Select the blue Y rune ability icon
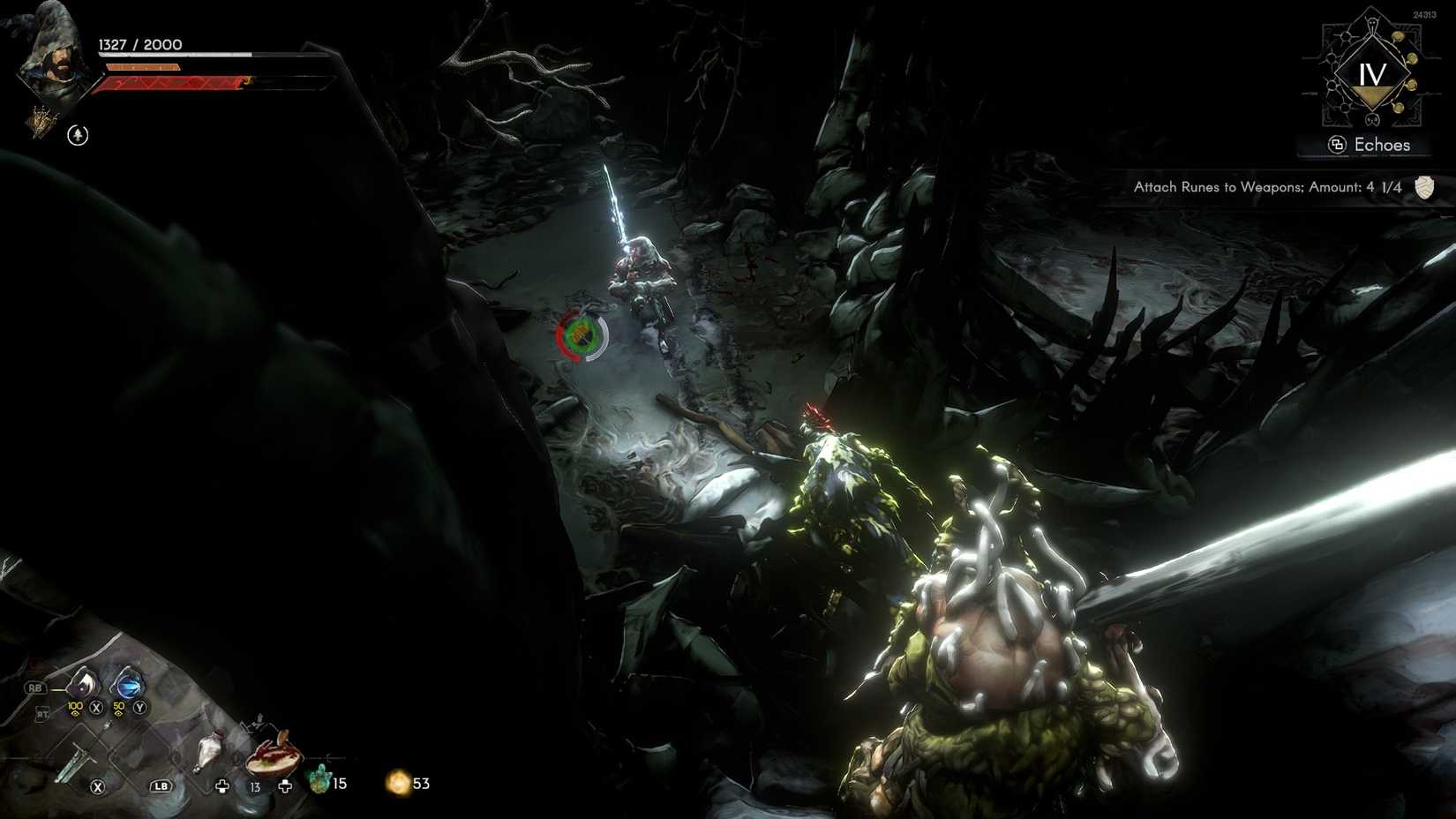Screen dimensions: 1456x819 coord(128,685)
